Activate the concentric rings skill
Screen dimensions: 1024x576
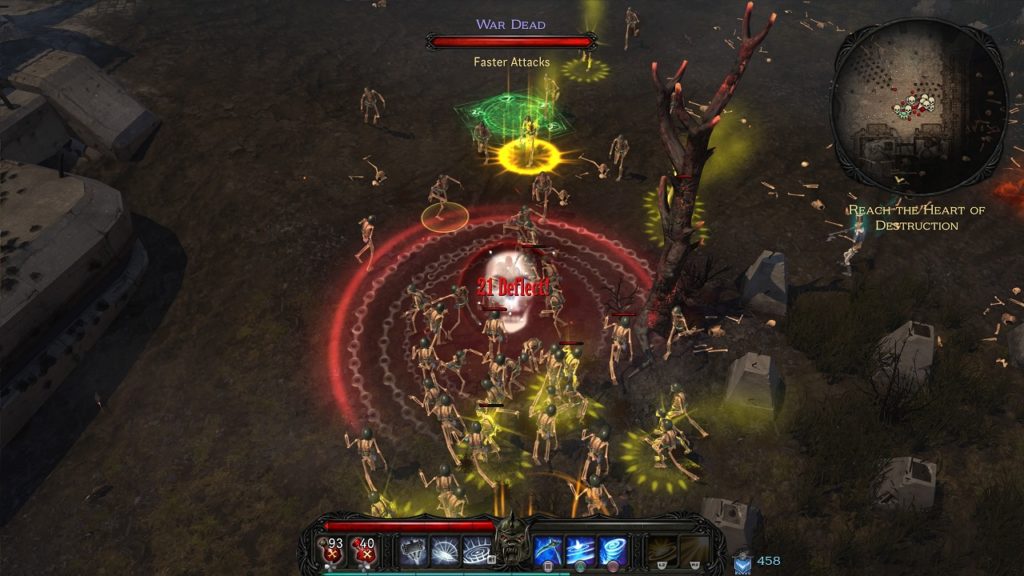tap(478, 549)
